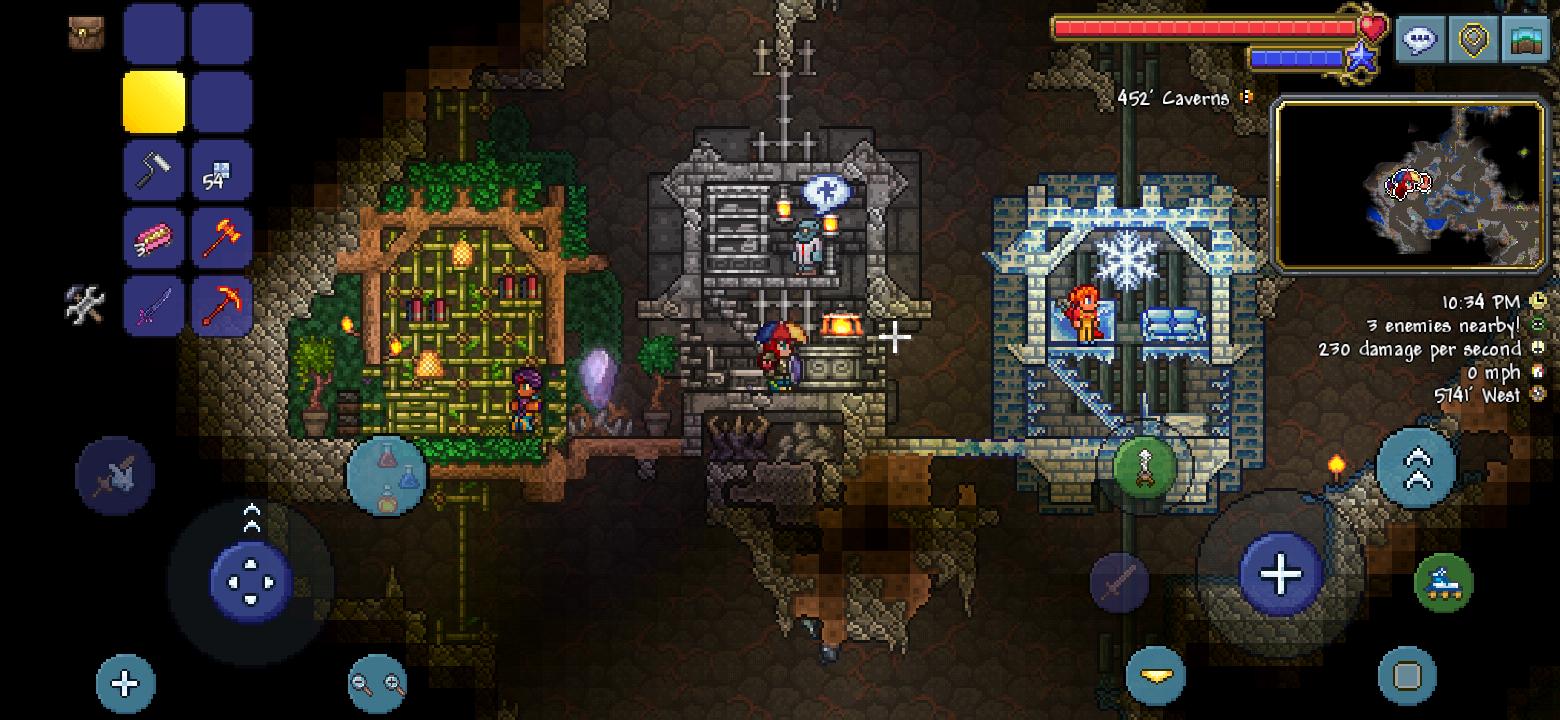Image resolution: width=1560 pixels, height=720 pixels.
Task: Select the block stack of 54
Action: coord(221,170)
